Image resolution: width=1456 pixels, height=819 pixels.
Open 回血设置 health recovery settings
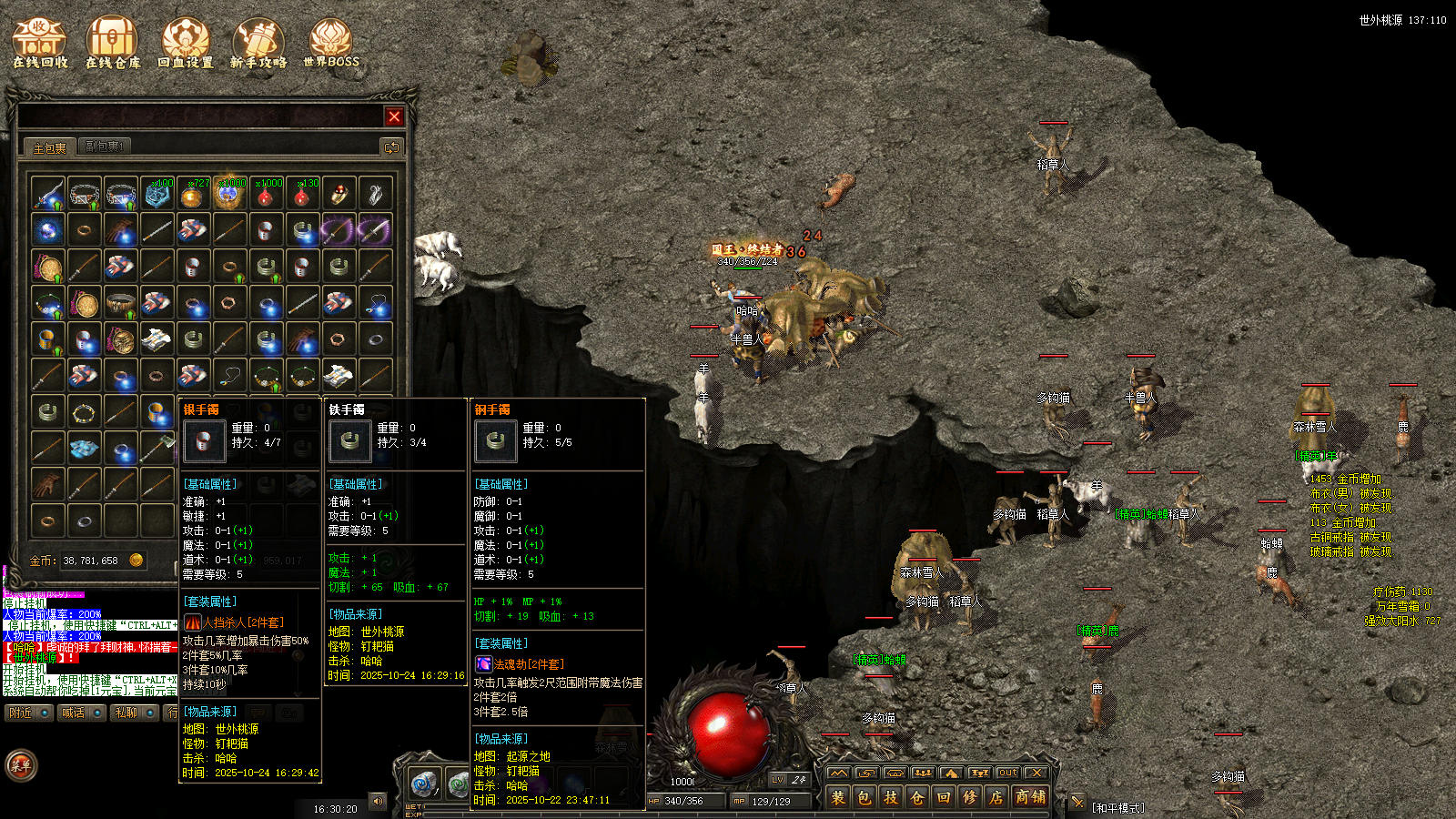(186, 44)
